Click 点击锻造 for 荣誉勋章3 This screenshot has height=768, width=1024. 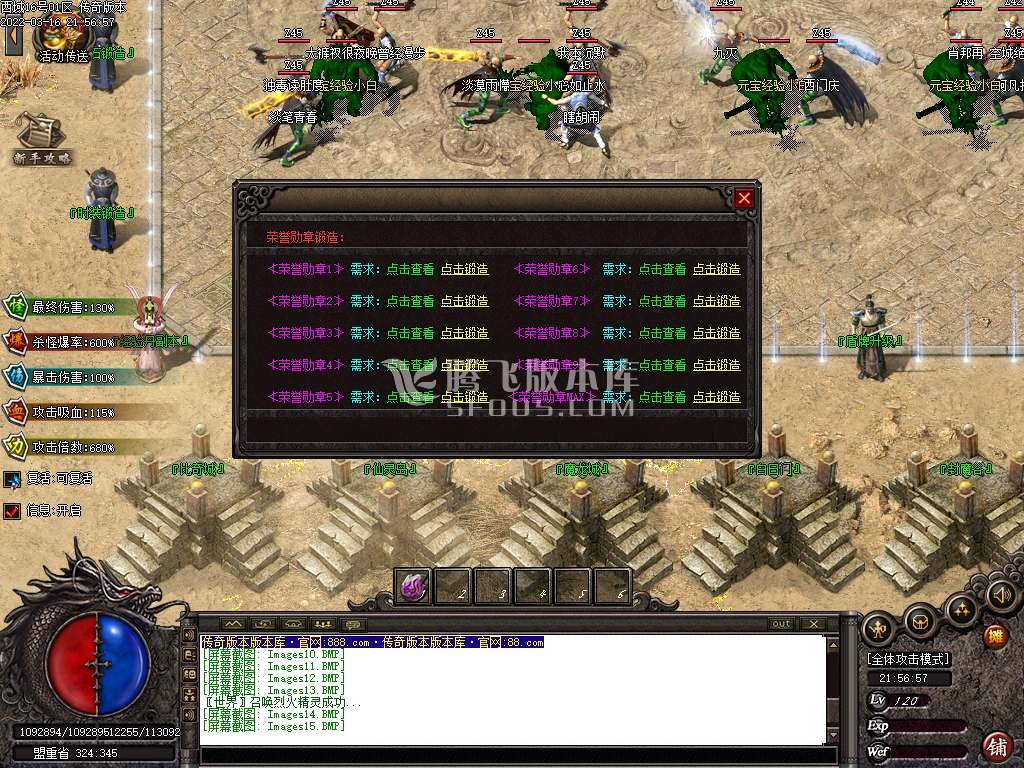[x=465, y=333]
